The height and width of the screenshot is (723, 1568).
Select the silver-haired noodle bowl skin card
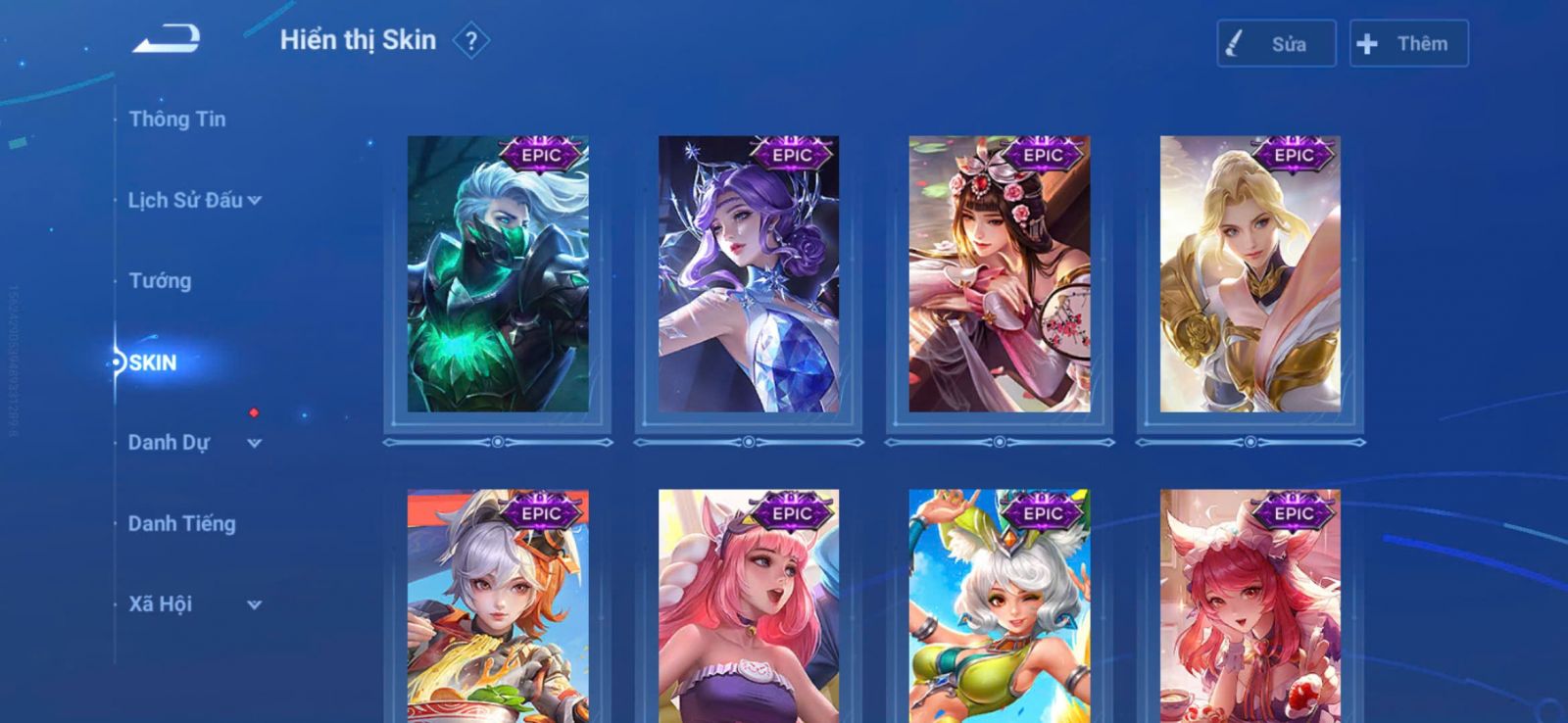(x=498, y=607)
